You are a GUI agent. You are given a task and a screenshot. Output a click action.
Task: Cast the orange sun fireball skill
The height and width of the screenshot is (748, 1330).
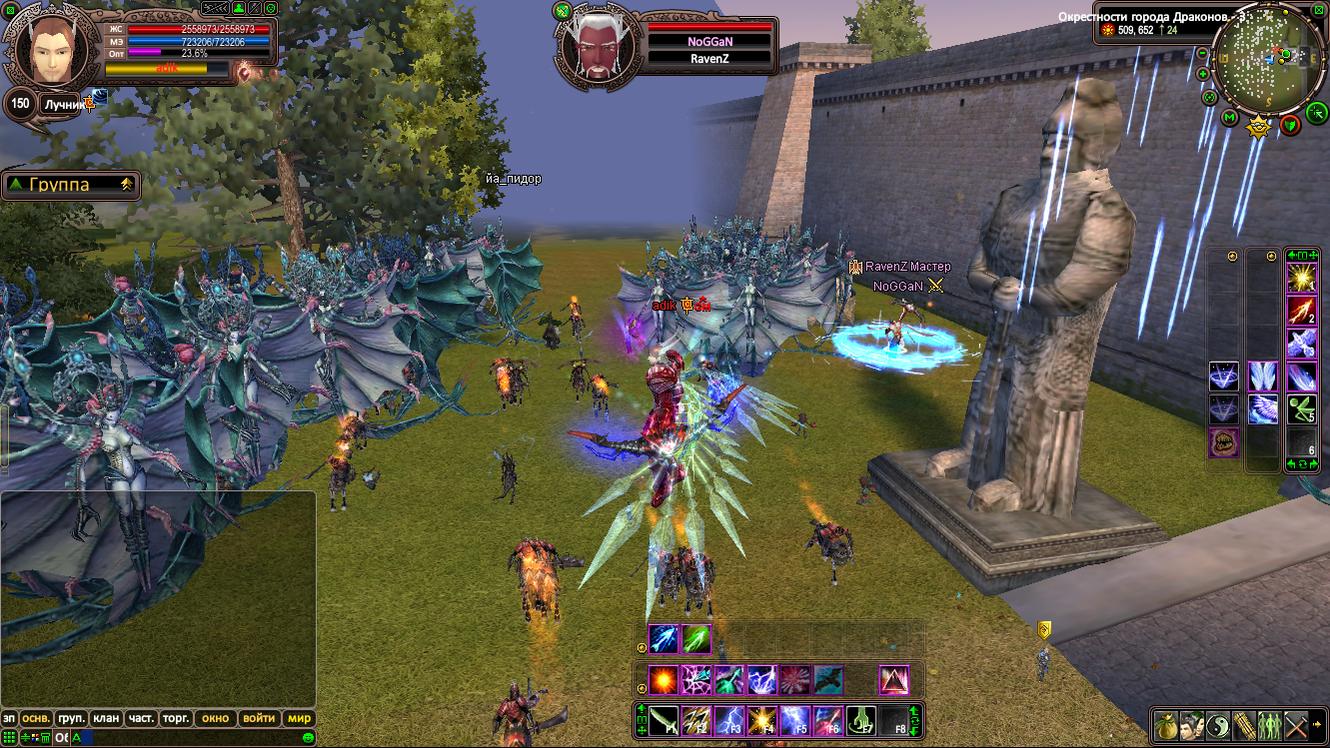pyautogui.click(x=662, y=680)
